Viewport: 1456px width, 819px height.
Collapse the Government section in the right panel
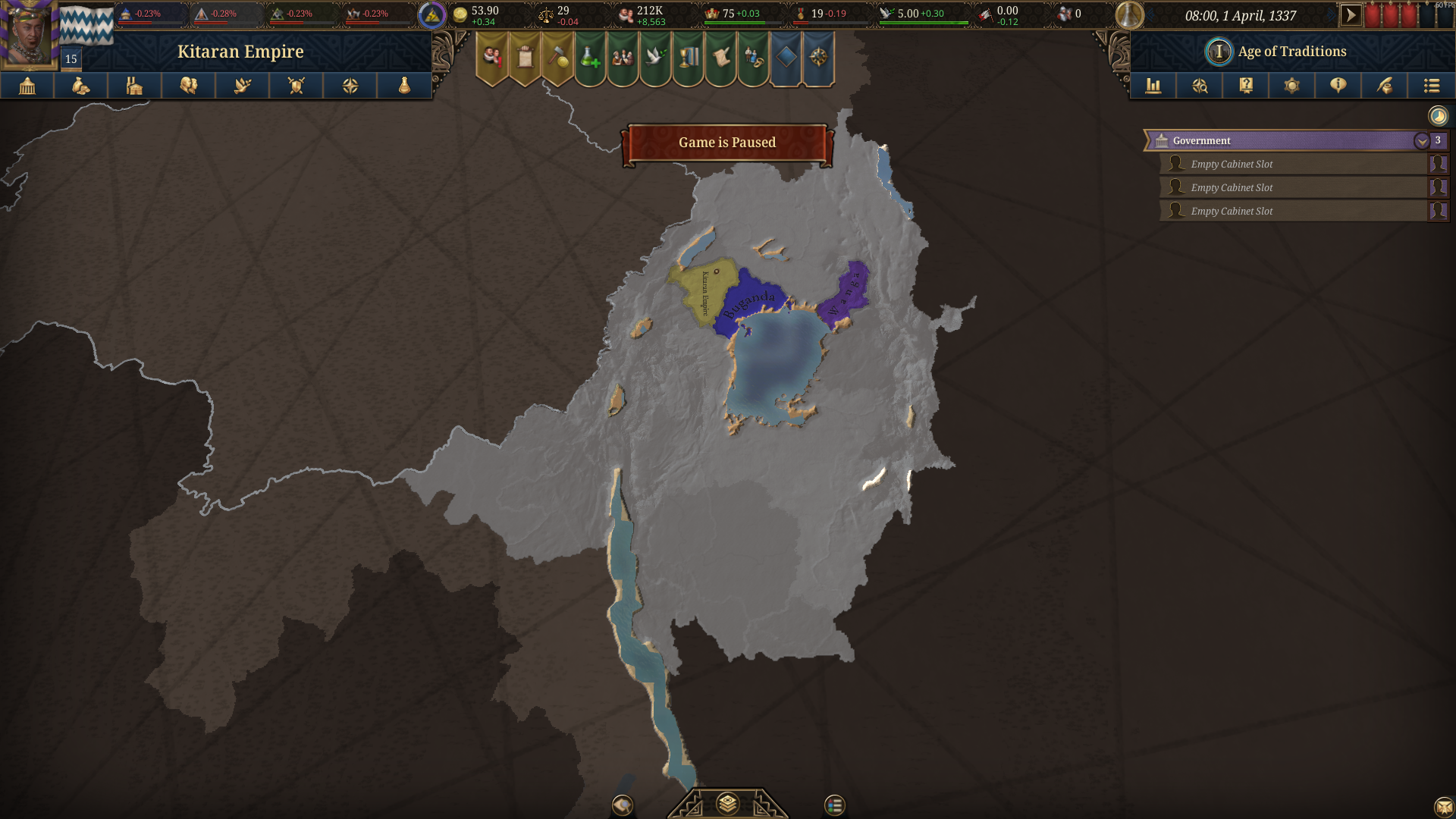click(x=1423, y=140)
